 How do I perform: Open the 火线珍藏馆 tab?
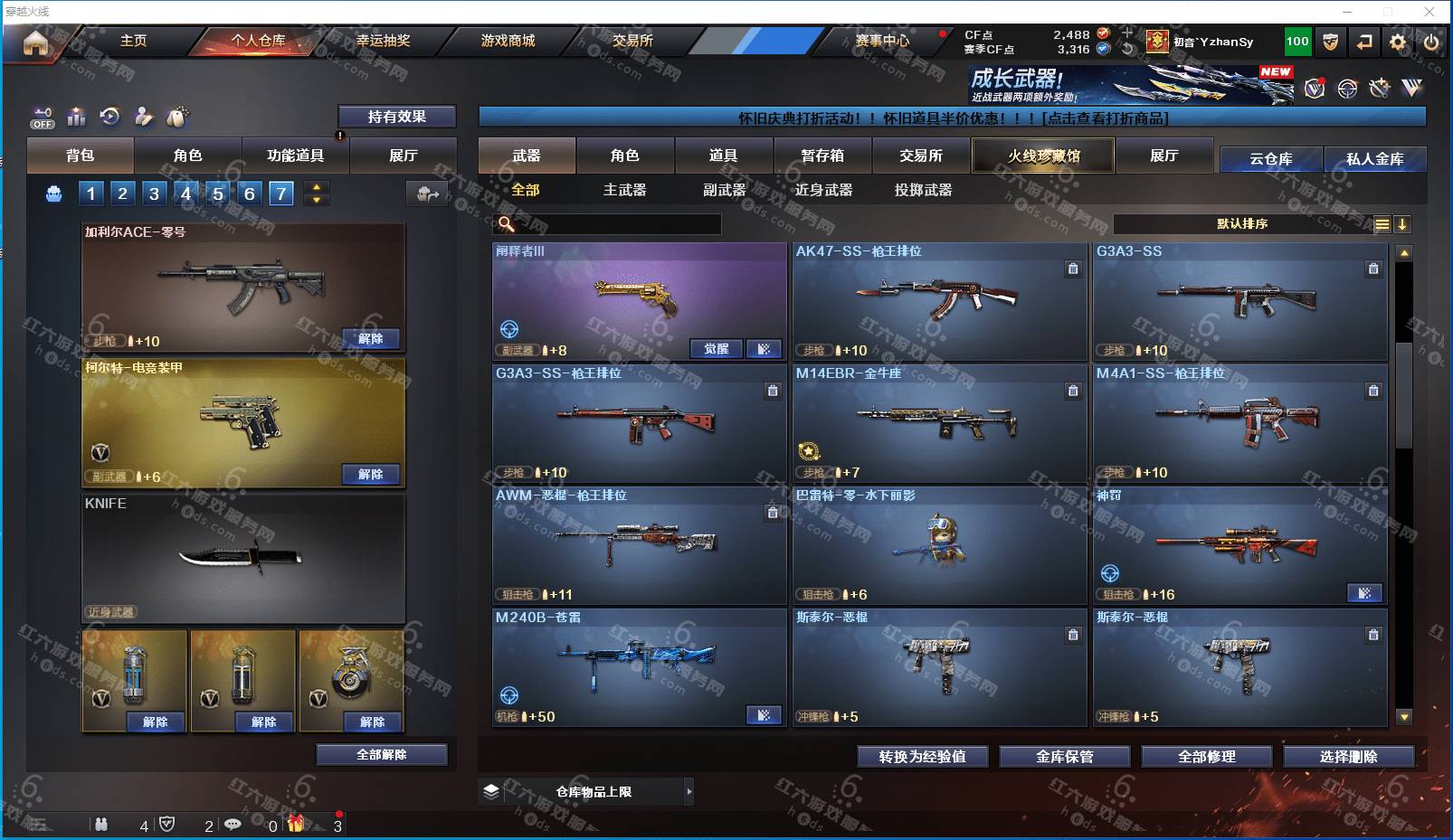coord(1043,156)
